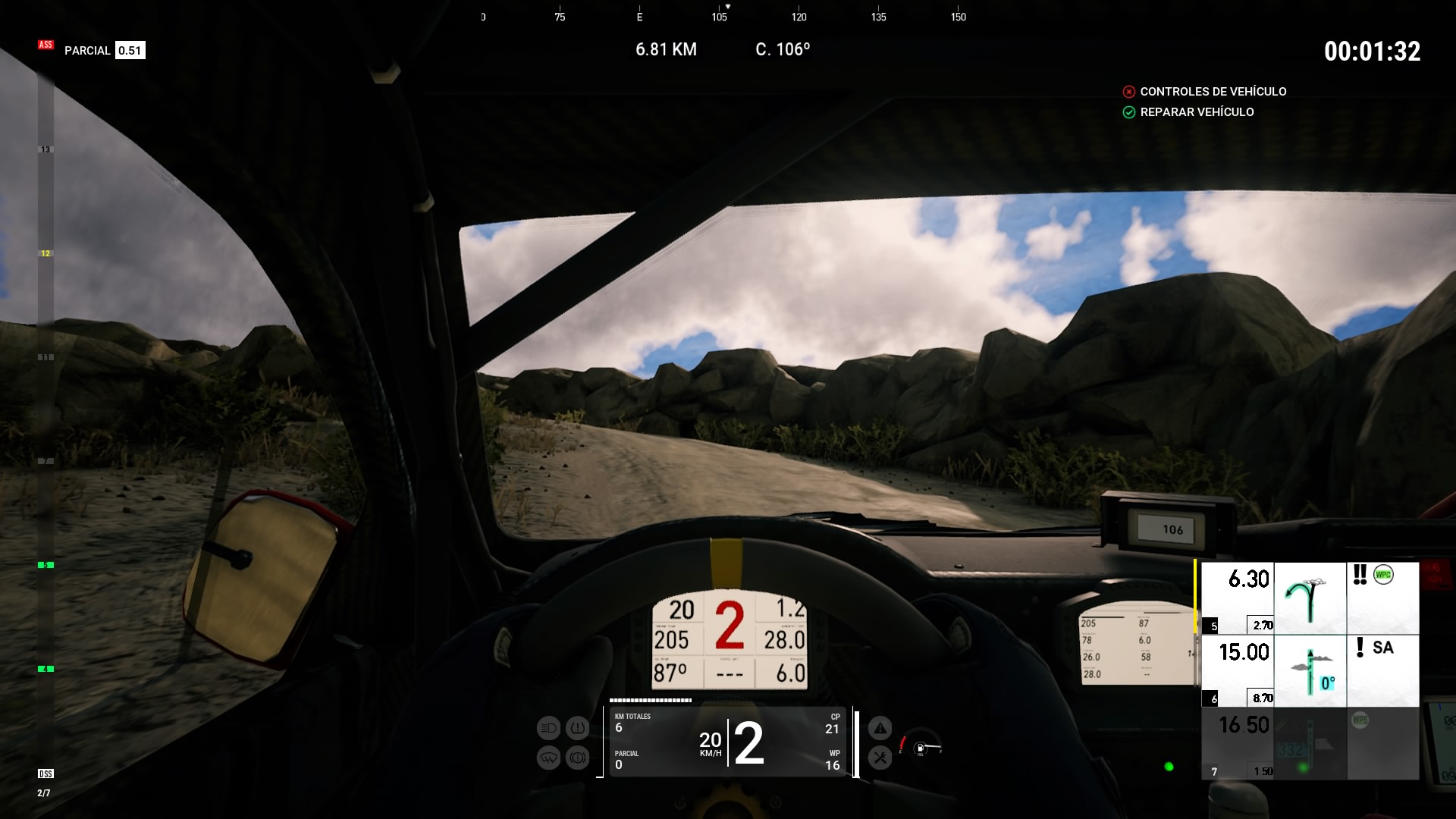This screenshot has height=819, width=1456.
Task: Click waypoint marker 13 on stage progress bar
Action: 45,149
